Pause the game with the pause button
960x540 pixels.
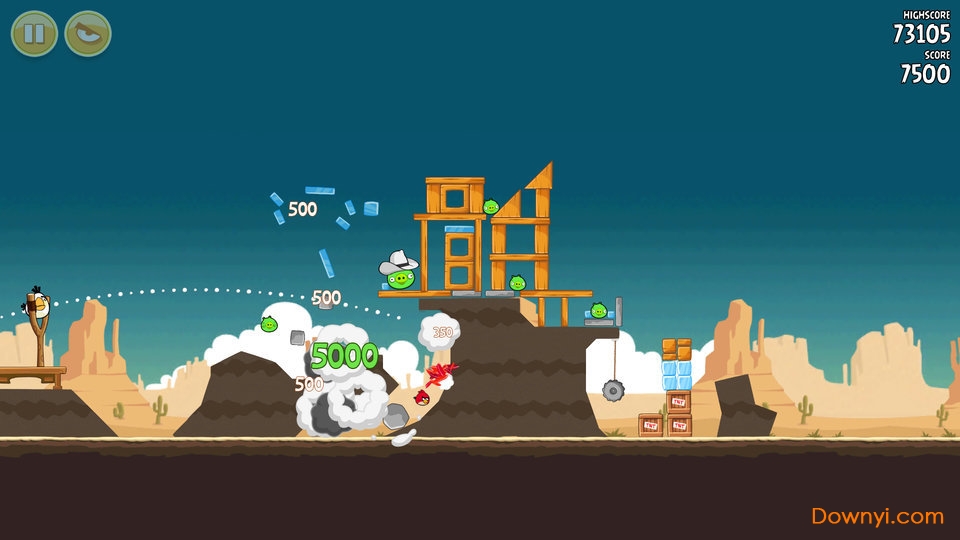(x=34, y=33)
